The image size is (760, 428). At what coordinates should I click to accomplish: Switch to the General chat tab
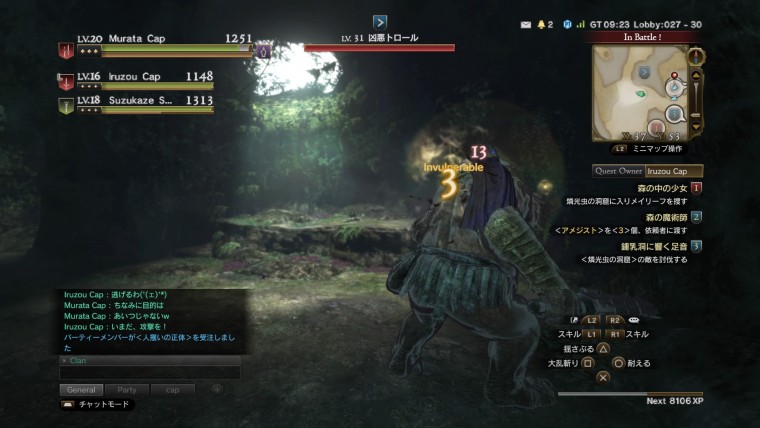pos(81,389)
